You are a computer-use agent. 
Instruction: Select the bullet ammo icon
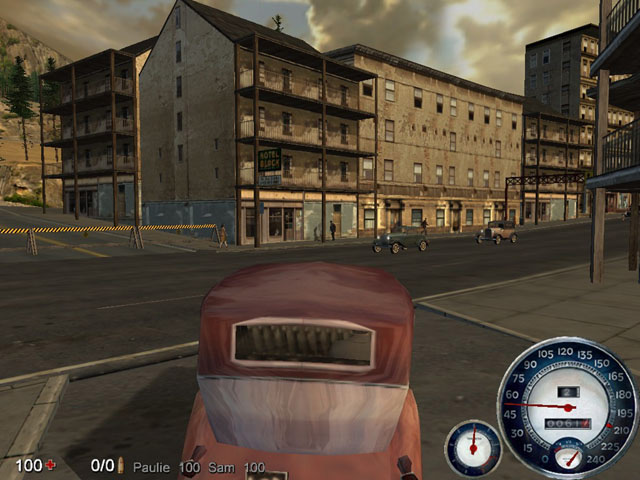[121, 466]
